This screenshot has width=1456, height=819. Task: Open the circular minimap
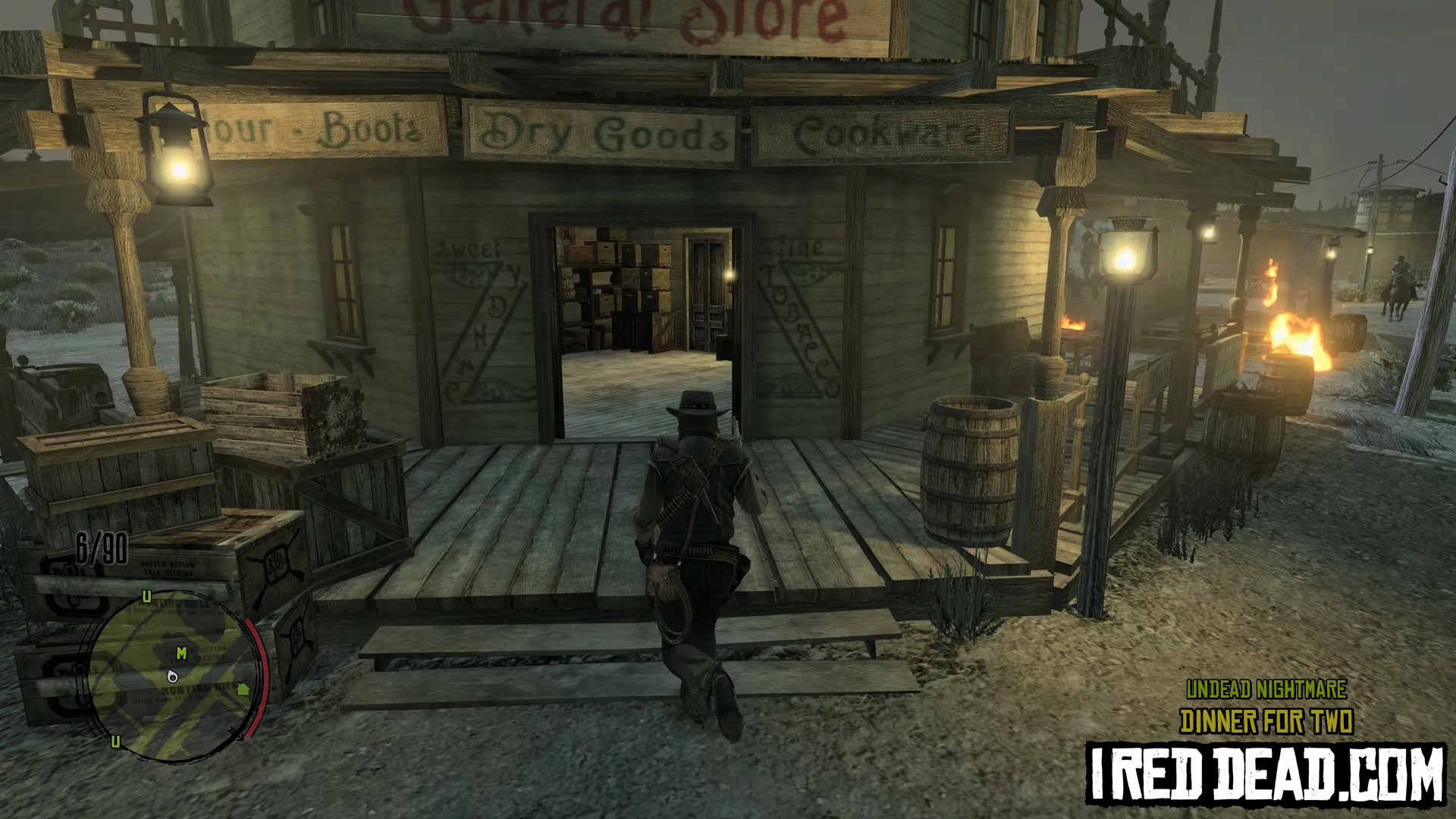click(177, 675)
